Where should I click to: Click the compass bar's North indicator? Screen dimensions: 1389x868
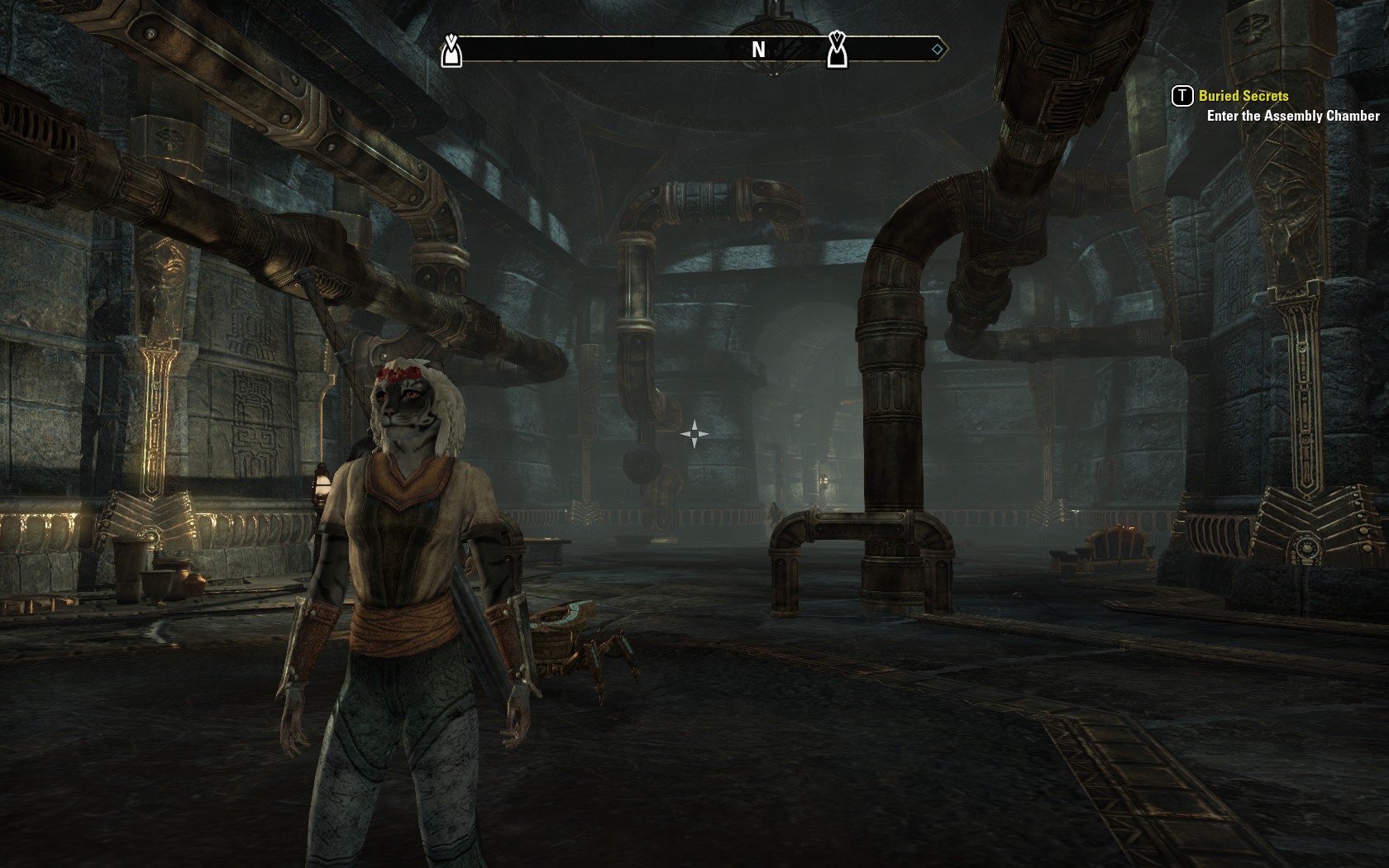[x=758, y=50]
